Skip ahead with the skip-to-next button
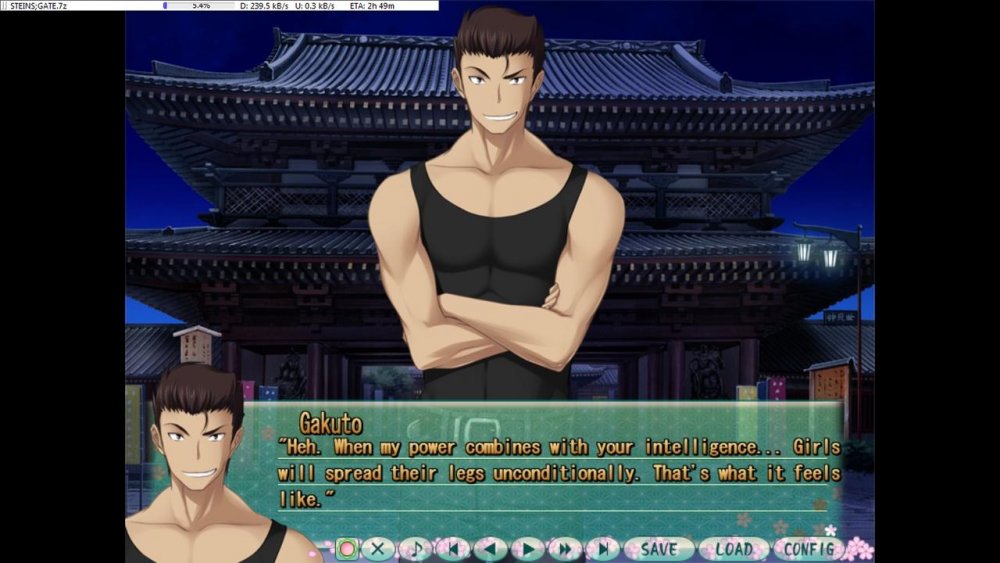This screenshot has height=563, width=1000. coord(602,549)
